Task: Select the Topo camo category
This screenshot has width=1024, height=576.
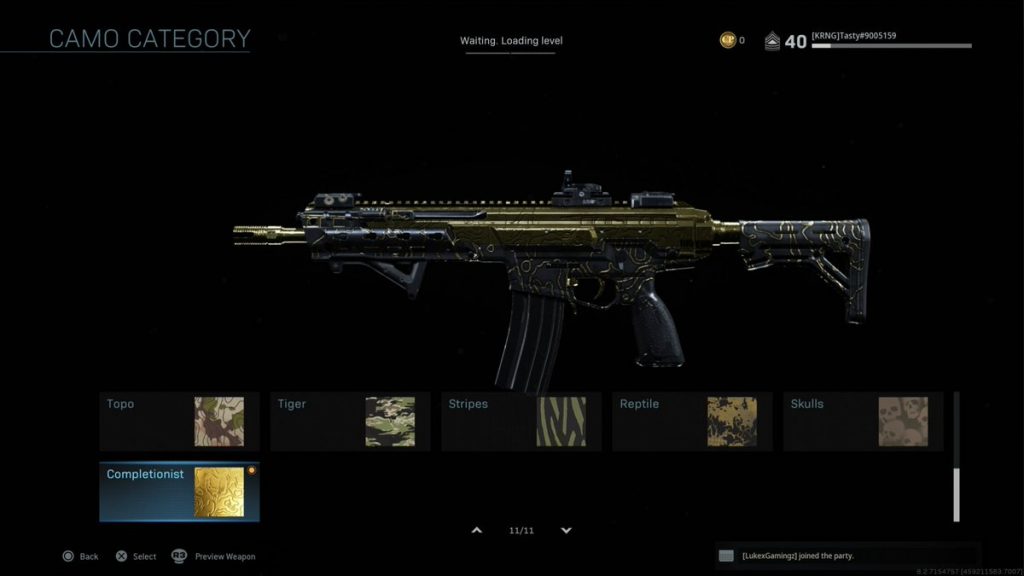Action: pyautogui.click(x=179, y=421)
